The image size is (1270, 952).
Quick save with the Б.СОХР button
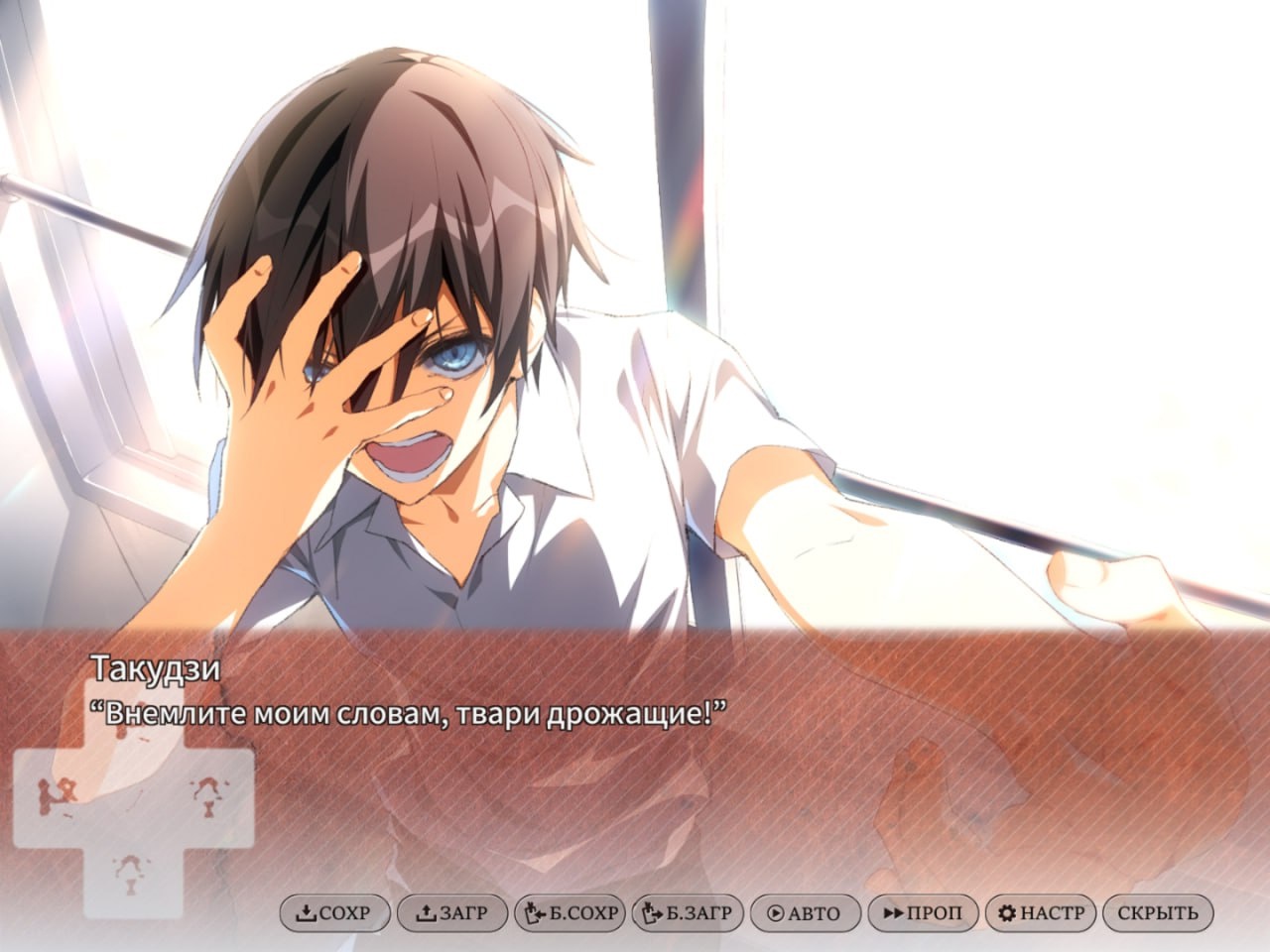(570, 913)
